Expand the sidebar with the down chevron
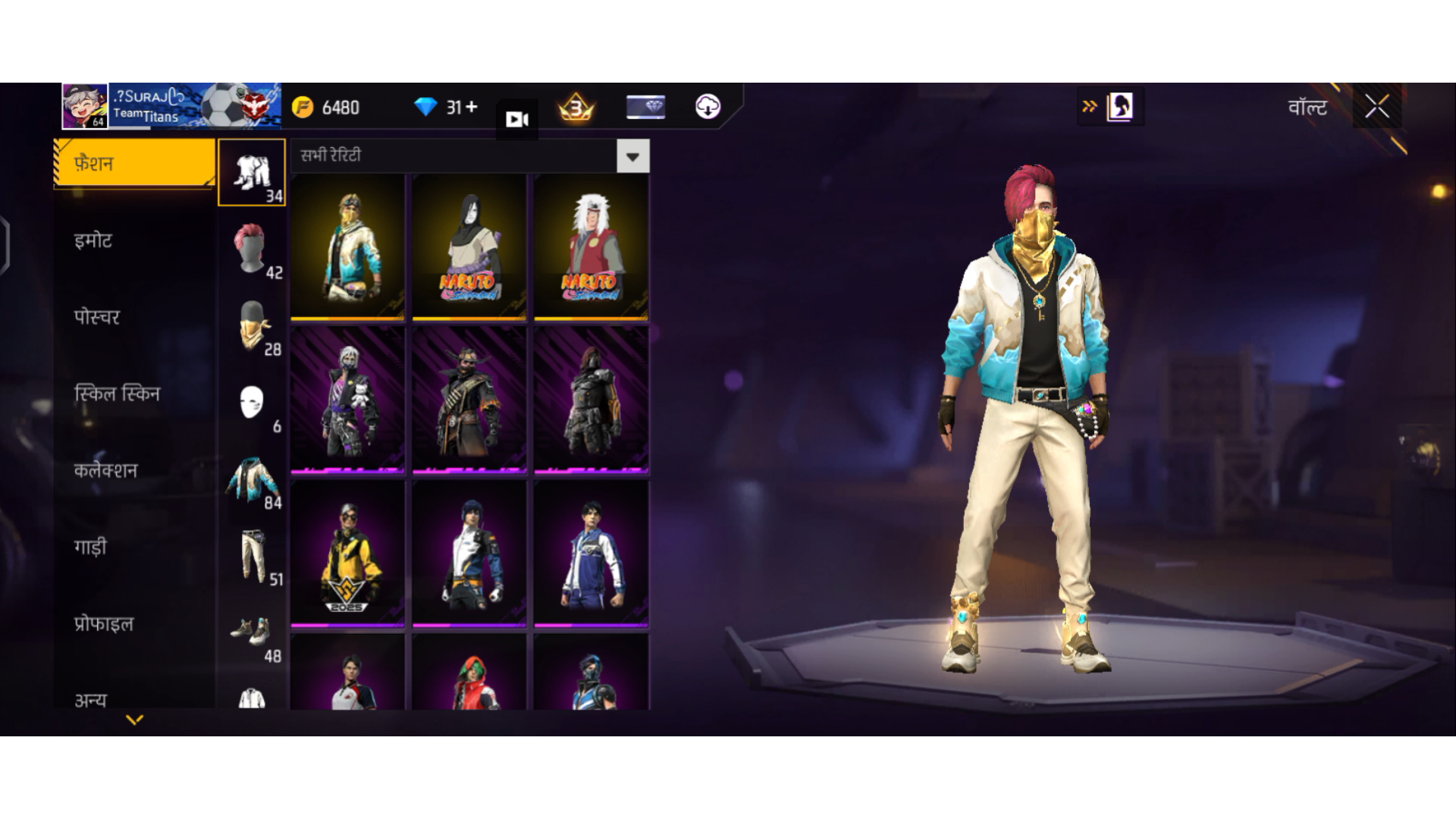 point(134,719)
